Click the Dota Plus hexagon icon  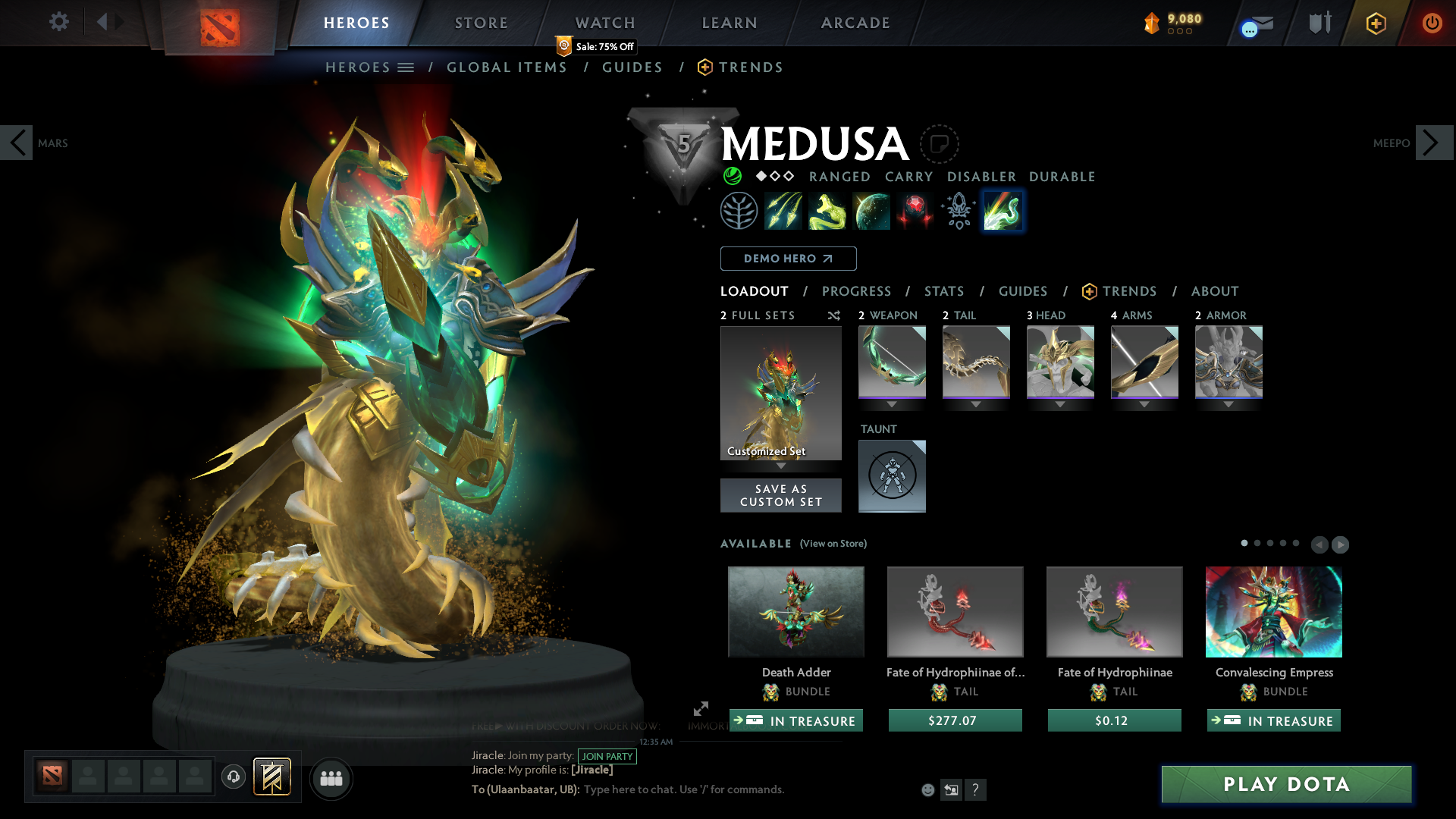click(x=1375, y=23)
